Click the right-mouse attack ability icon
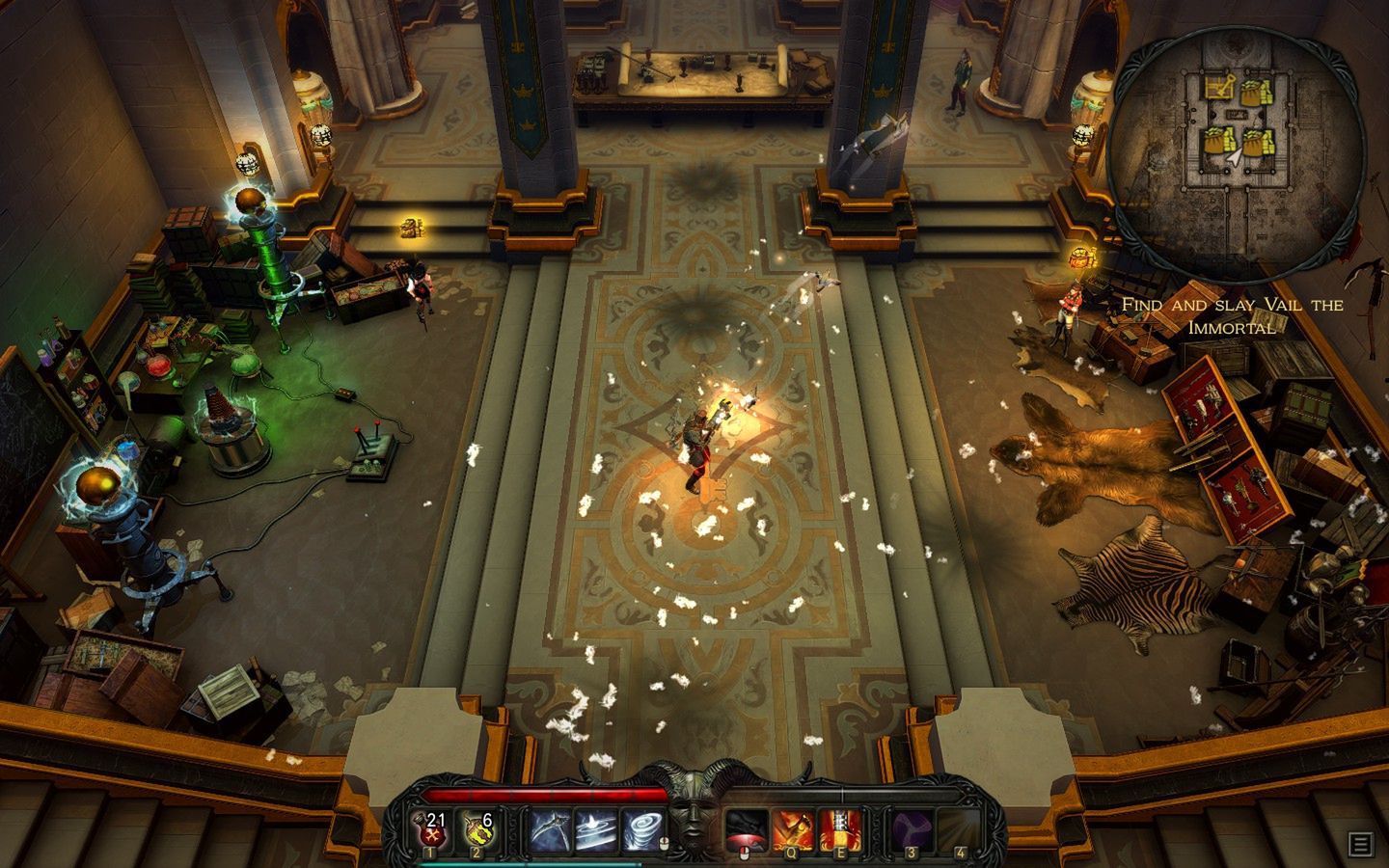Viewport: 1389px width, 868px height. click(x=748, y=827)
